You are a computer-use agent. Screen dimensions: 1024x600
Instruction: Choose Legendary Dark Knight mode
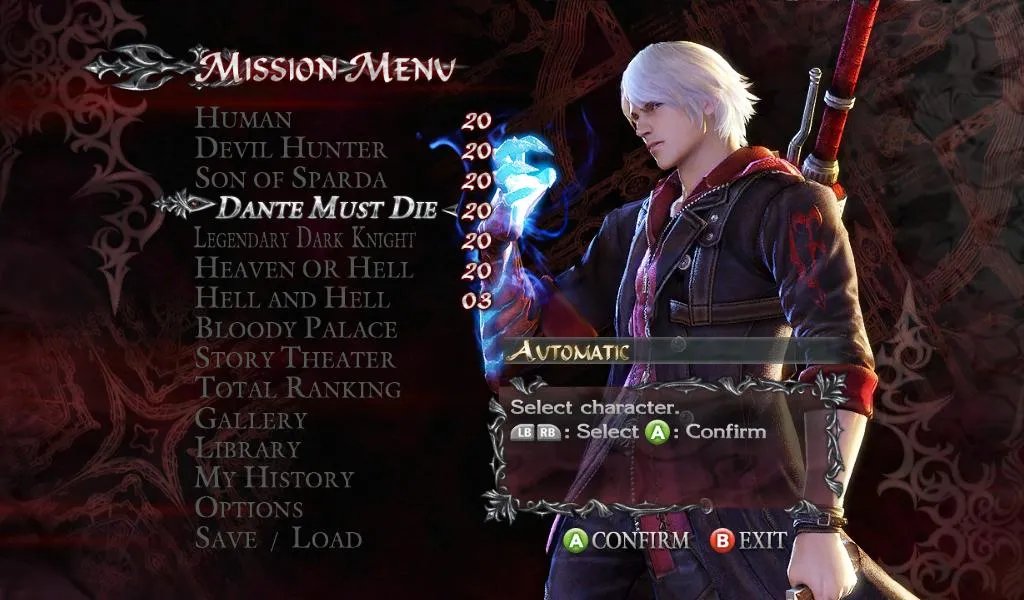click(304, 239)
